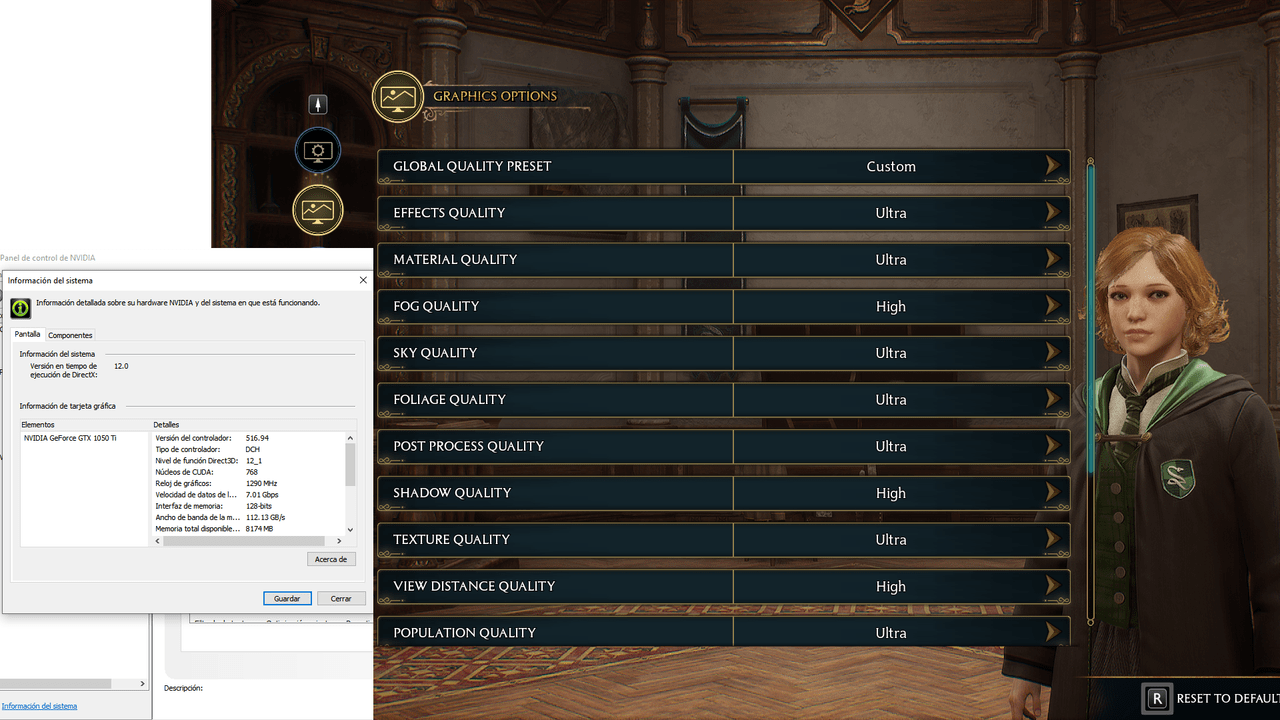This screenshot has width=1280, height=720.
Task: Click the Graphics Options header emblem
Action: tap(398, 97)
